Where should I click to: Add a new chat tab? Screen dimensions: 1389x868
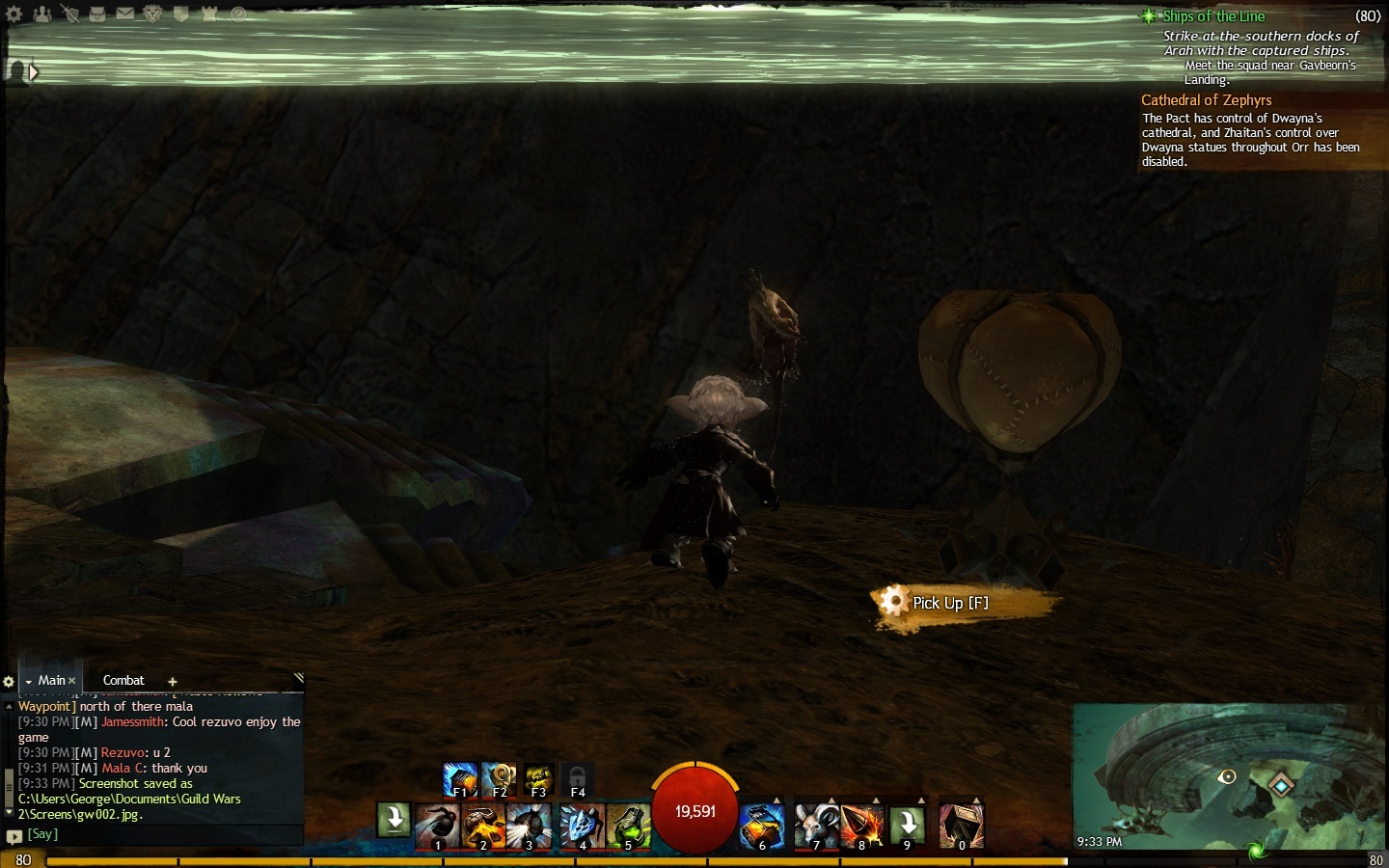pyautogui.click(x=173, y=682)
